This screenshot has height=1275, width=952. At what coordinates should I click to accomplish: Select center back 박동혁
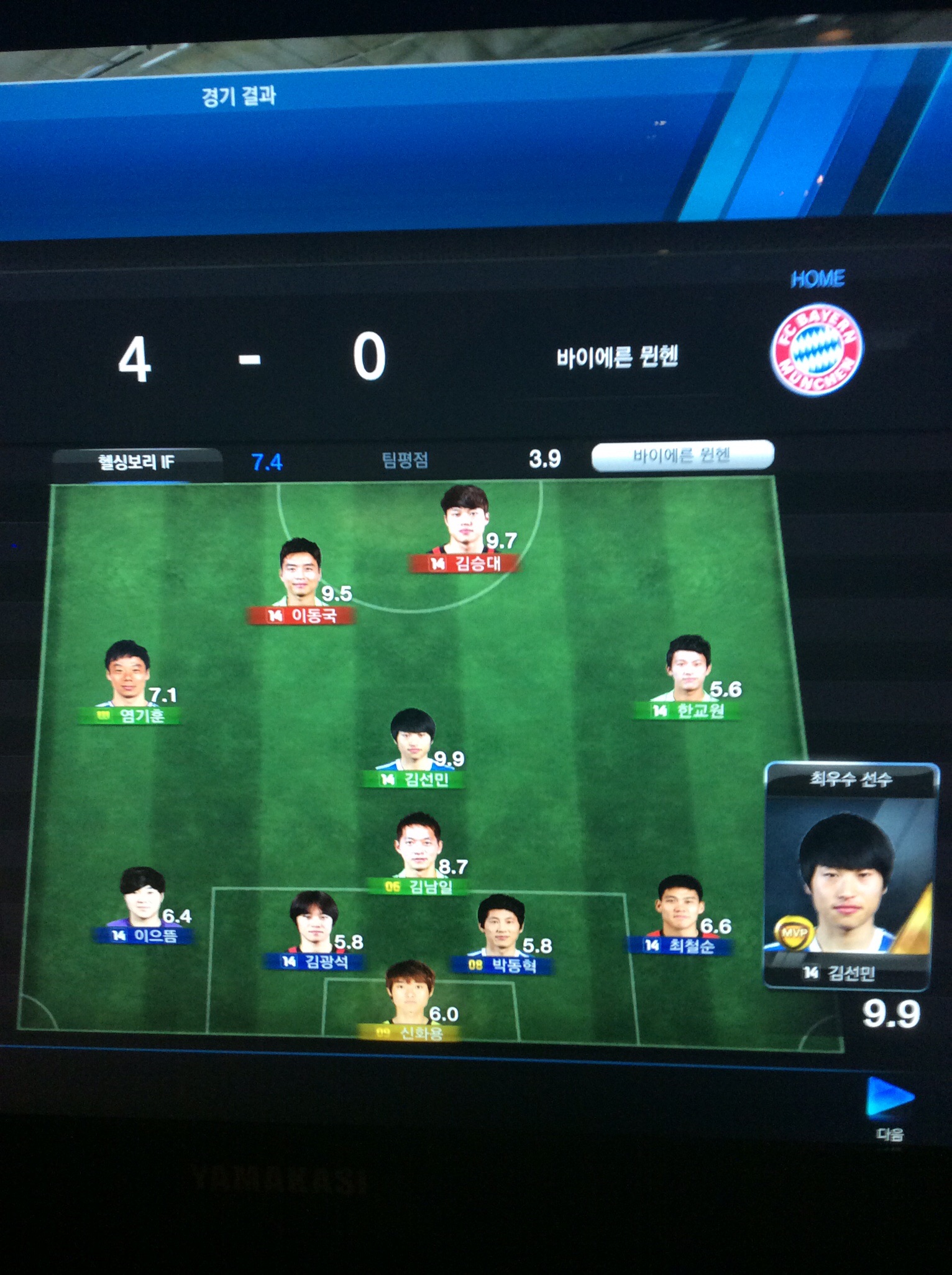point(501,933)
